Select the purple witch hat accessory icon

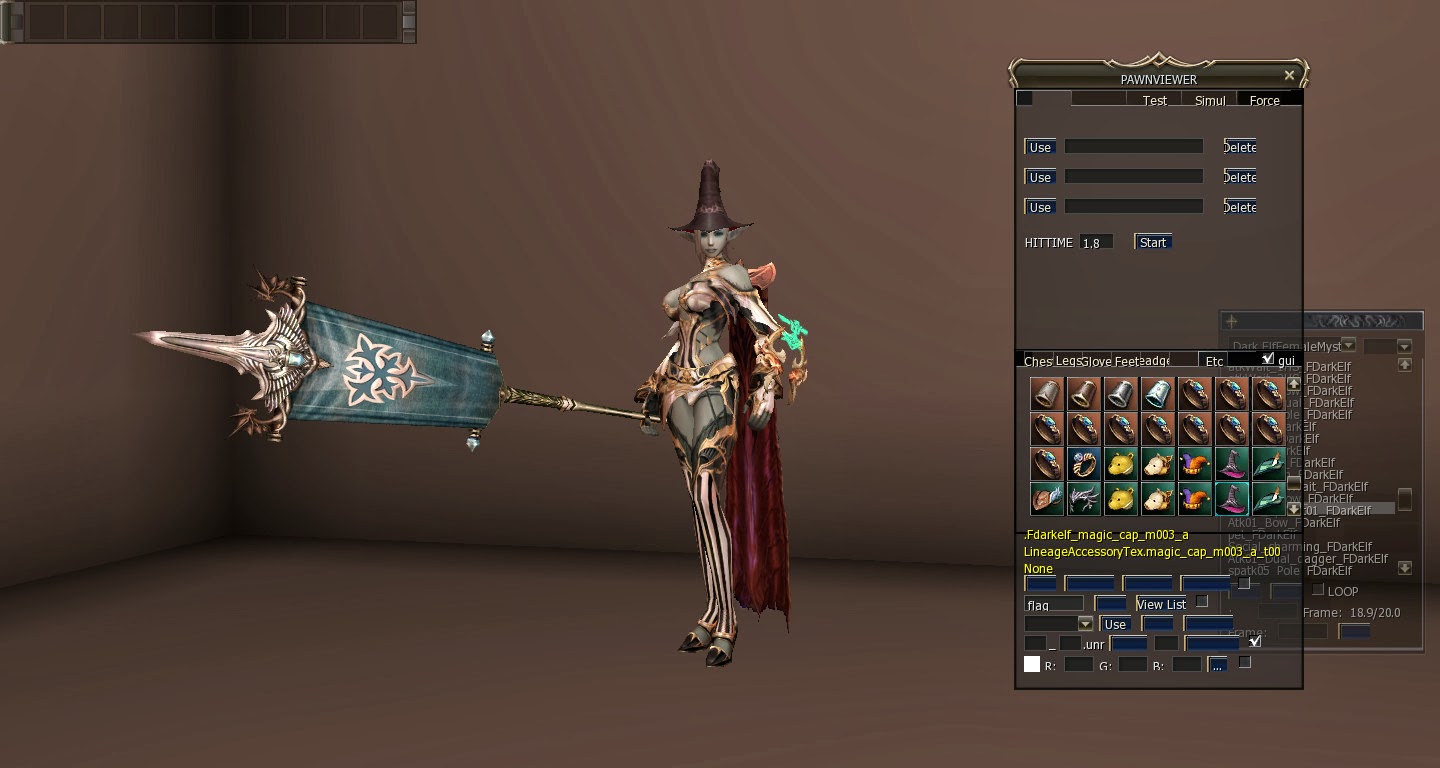tap(1230, 464)
